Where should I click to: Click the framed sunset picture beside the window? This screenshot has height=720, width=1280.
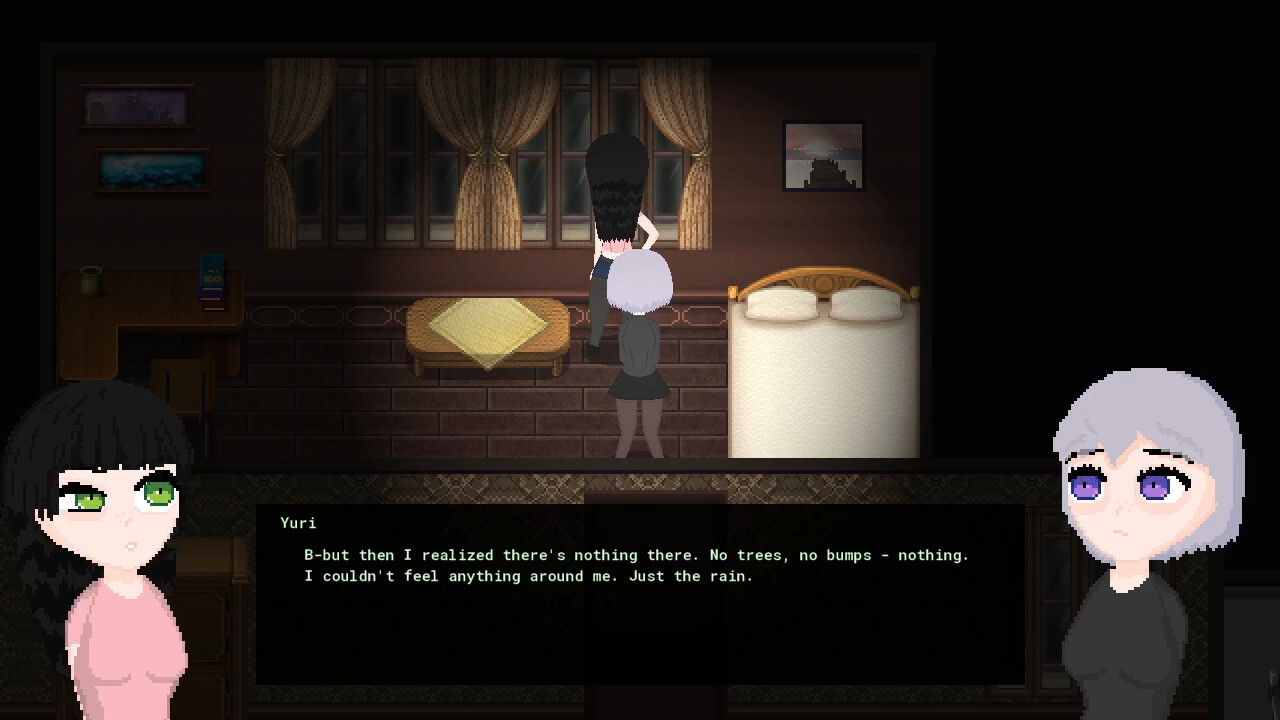pyautogui.click(x=822, y=156)
